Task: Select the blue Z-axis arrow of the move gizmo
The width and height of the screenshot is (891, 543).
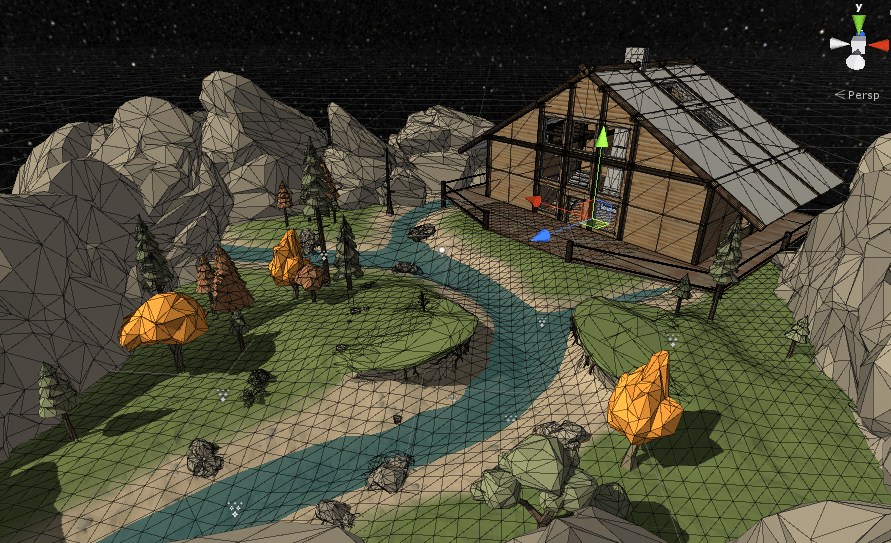Action: 540,236
